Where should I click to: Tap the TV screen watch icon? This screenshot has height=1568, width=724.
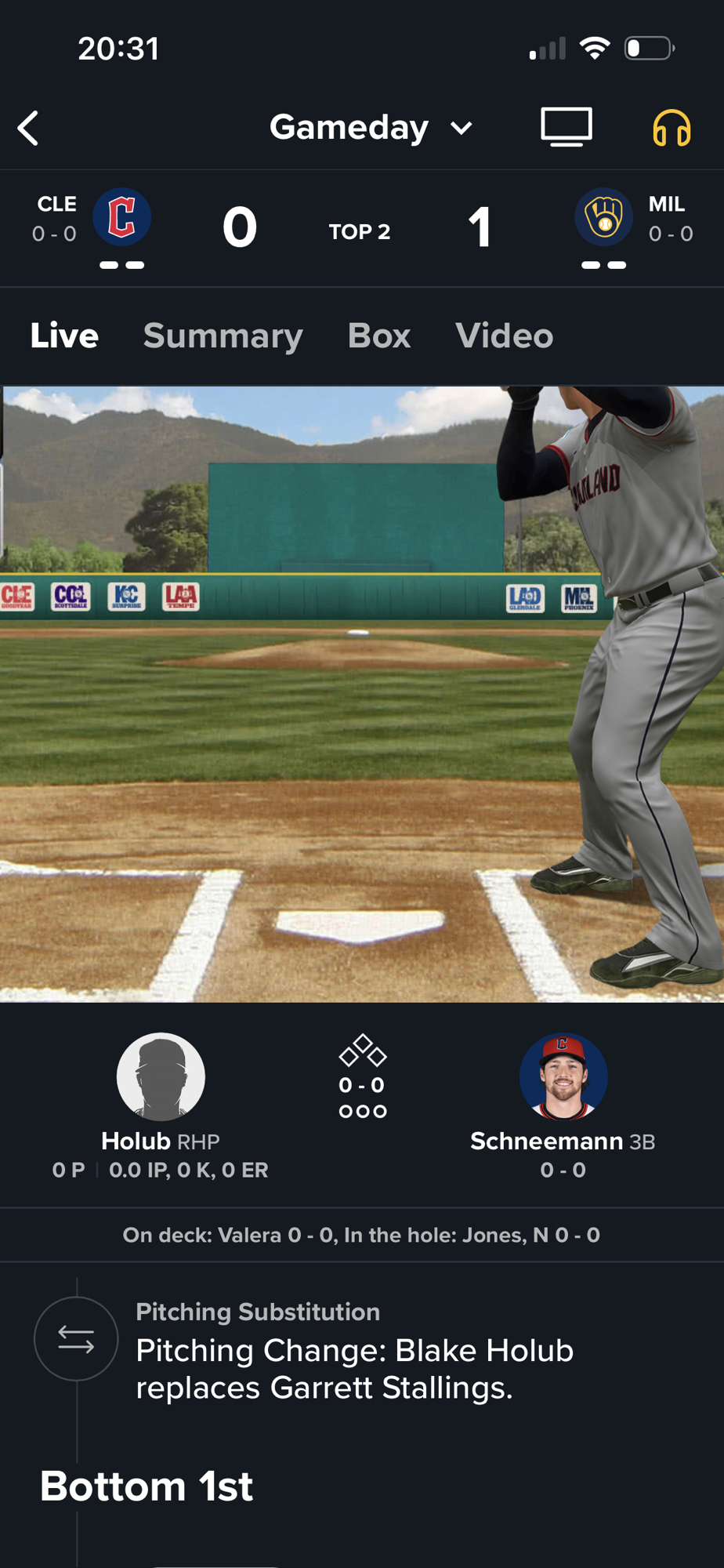566,127
